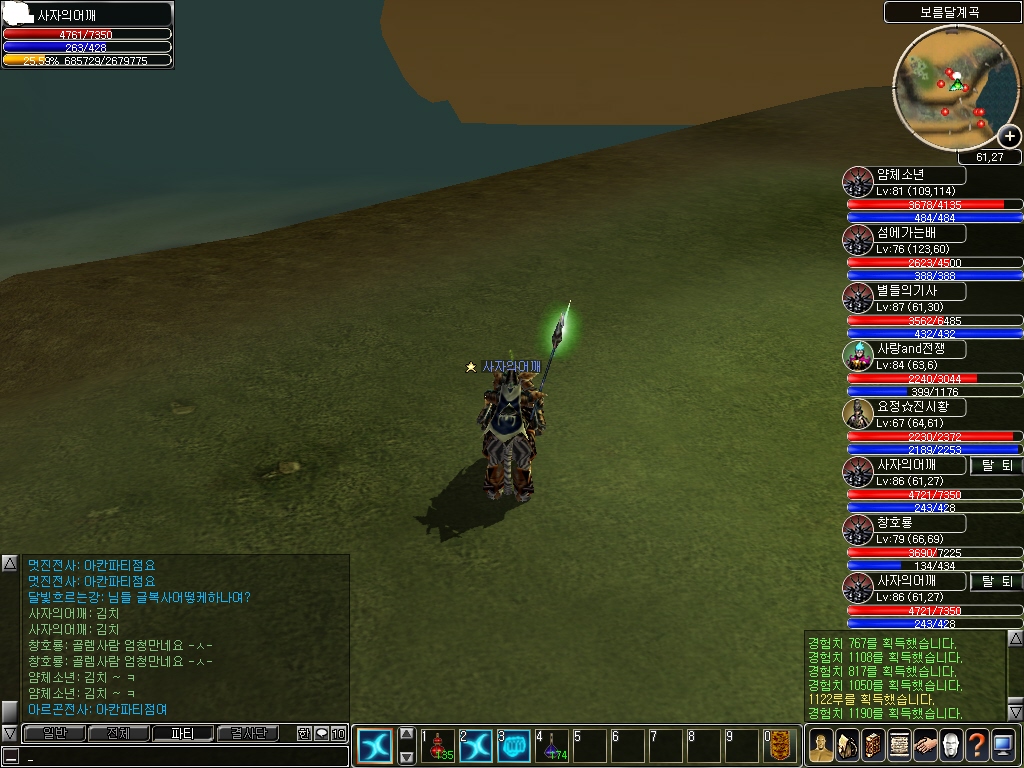The height and width of the screenshot is (768, 1024).
Task: Open the character bust menu icon
Action: coord(821,746)
